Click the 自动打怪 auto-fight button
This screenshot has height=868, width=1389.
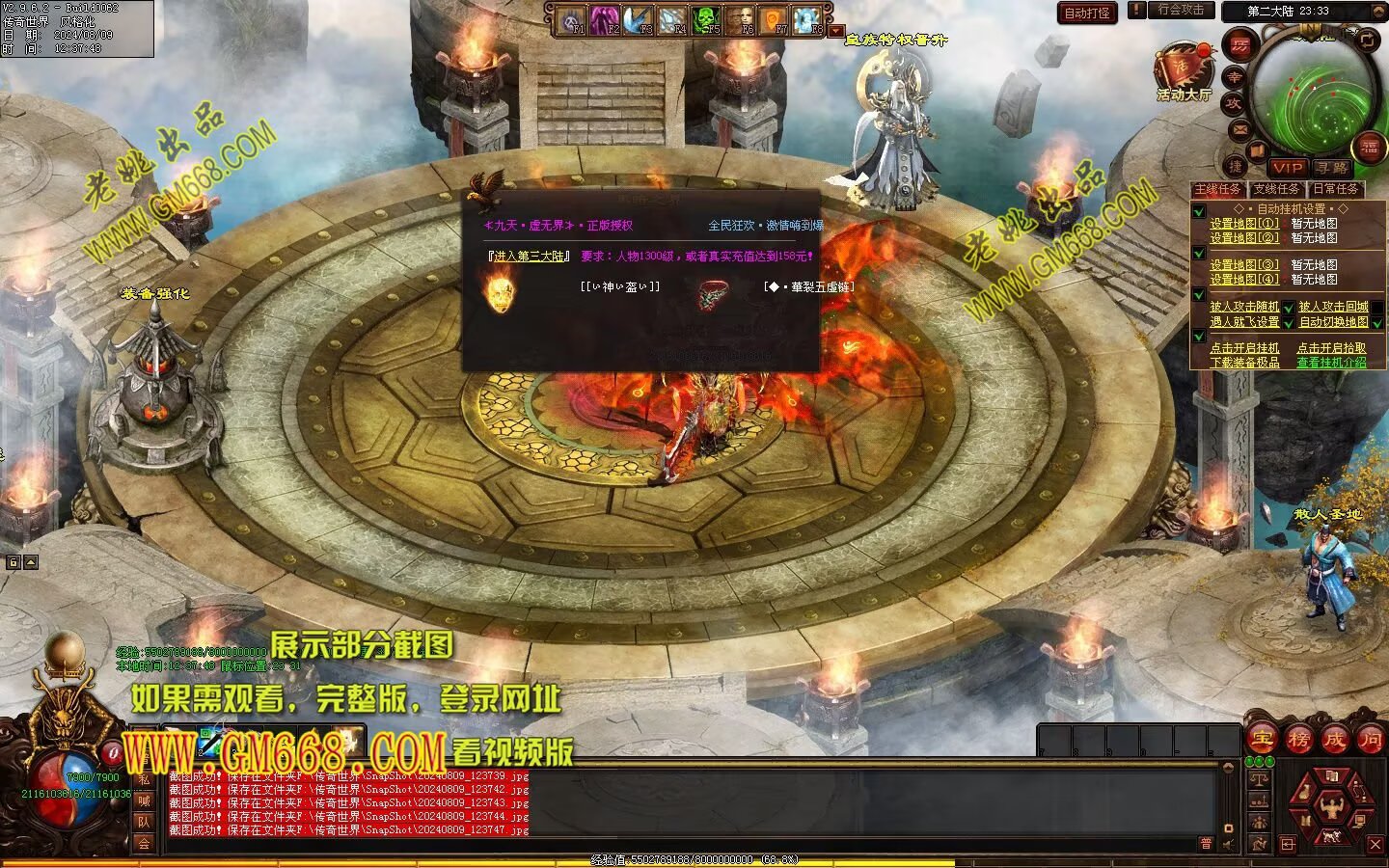pos(1087,13)
